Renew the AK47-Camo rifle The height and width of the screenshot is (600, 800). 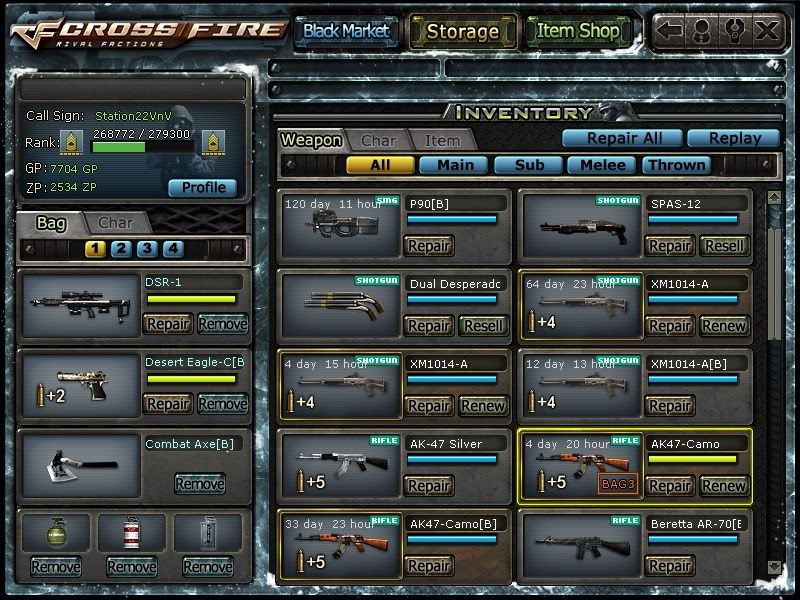(x=724, y=486)
